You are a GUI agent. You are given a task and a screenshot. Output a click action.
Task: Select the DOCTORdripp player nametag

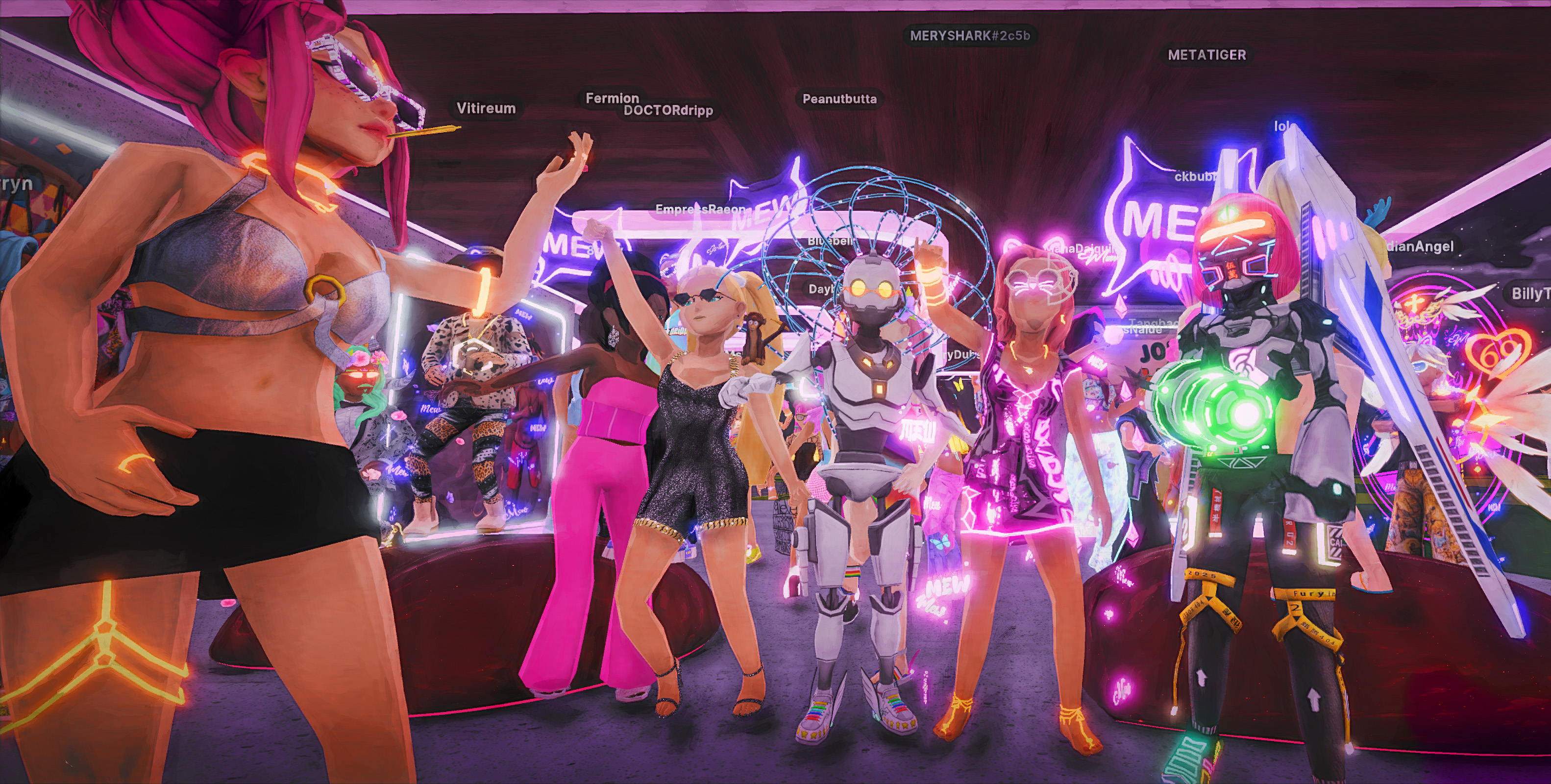(668, 111)
